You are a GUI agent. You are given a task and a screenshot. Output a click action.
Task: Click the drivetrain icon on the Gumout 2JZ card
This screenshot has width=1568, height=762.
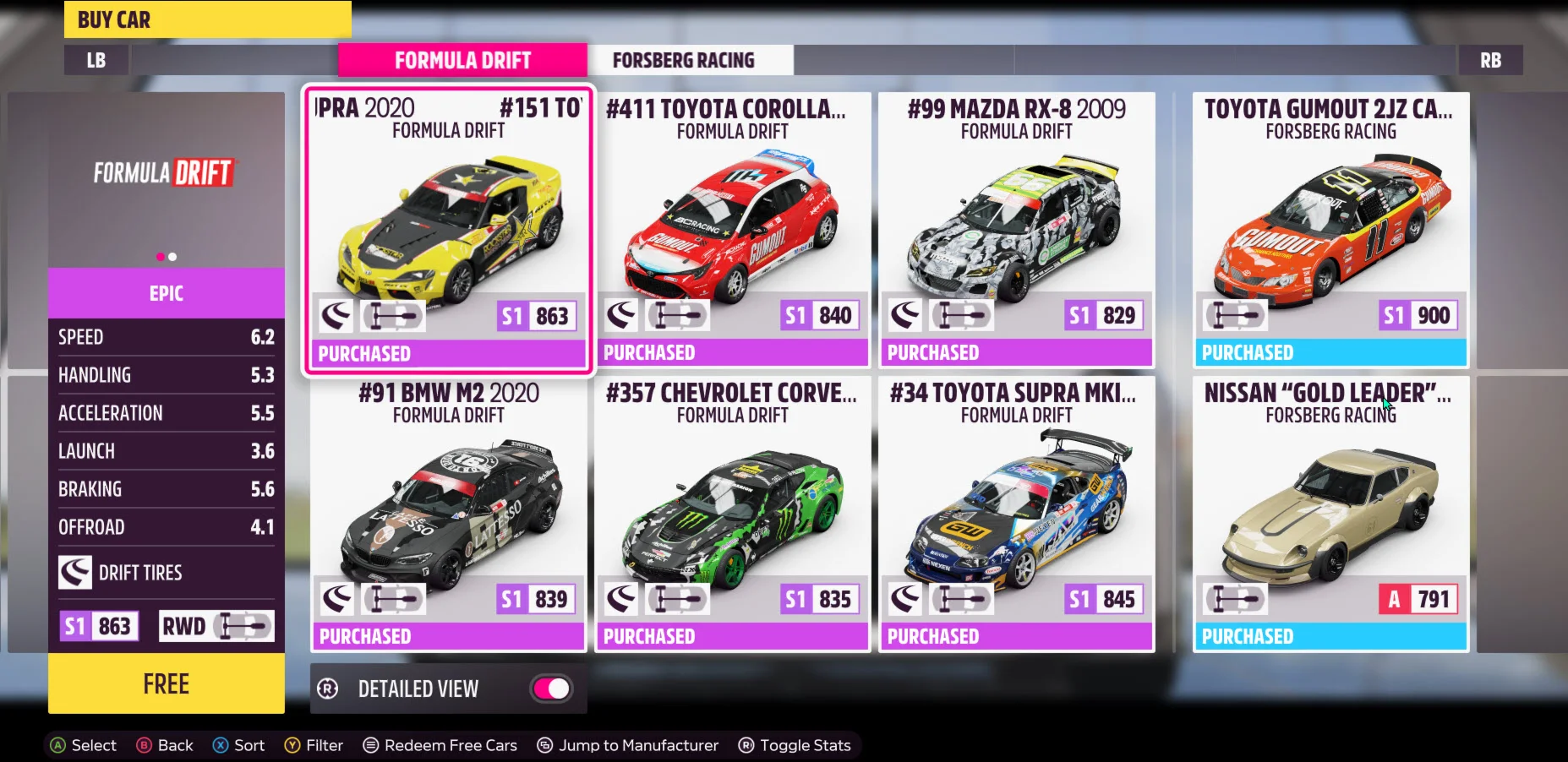coord(1237,314)
